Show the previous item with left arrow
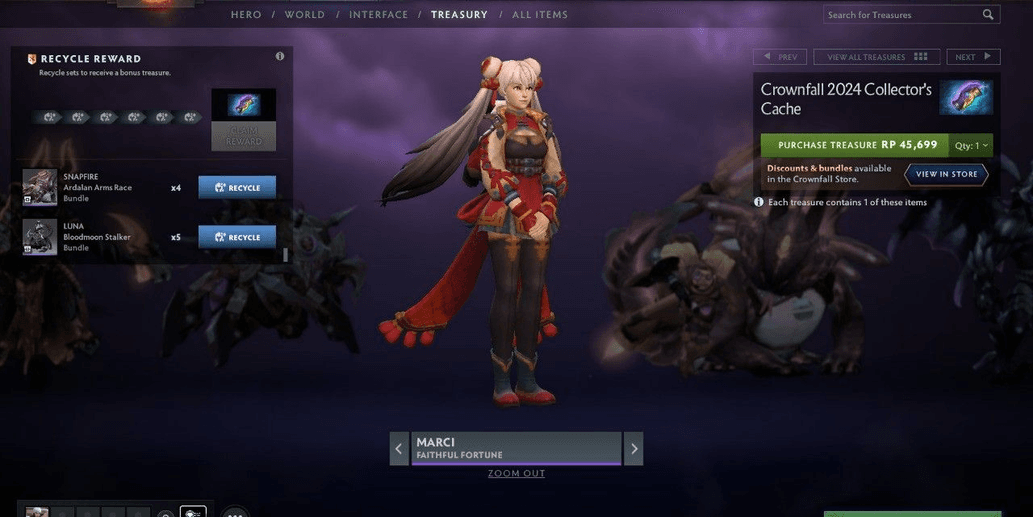This screenshot has width=1033, height=517. 399,449
